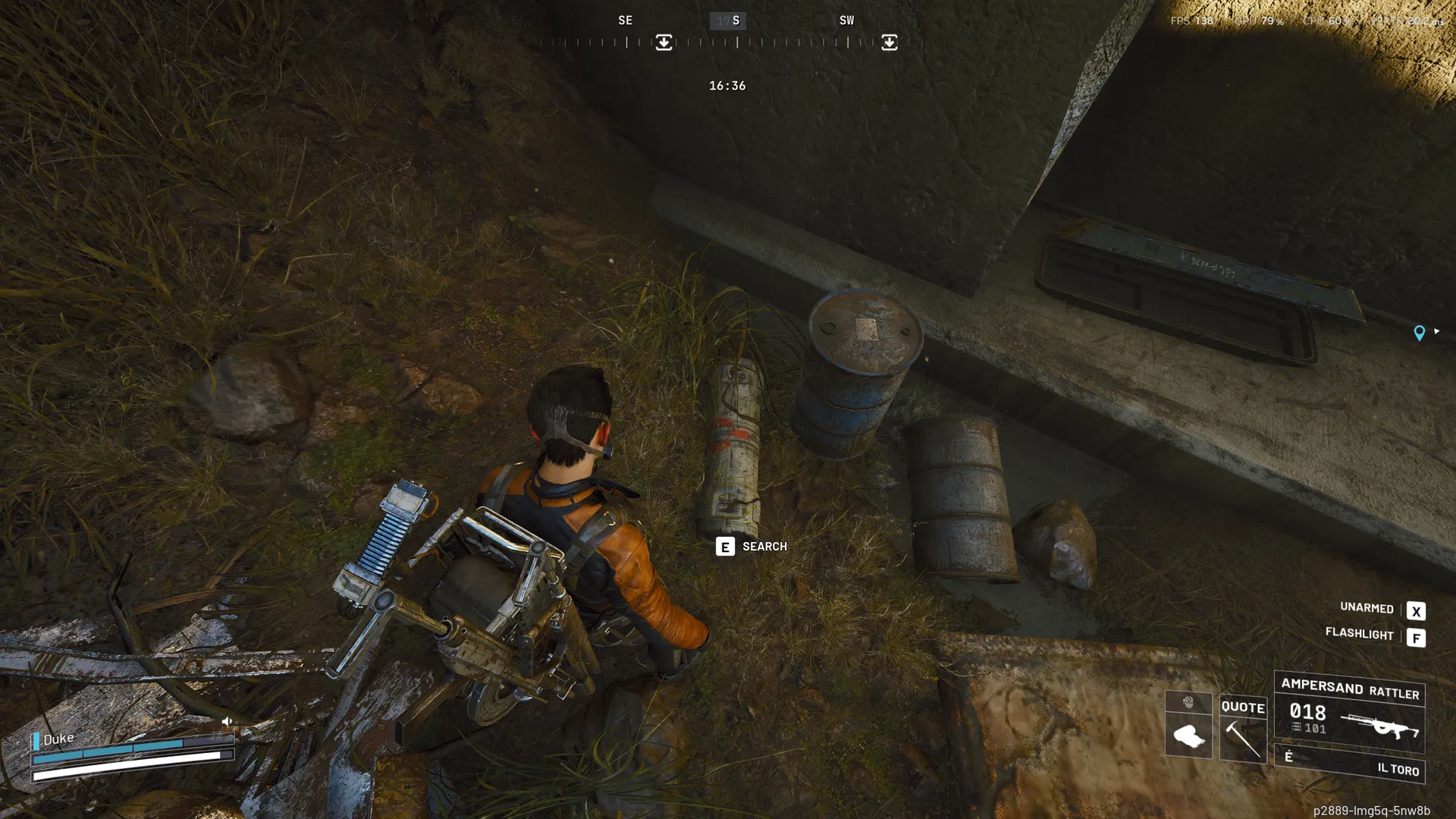Select the blue location pin marker
This screenshot has width=1456, height=819.
tap(1419, 333)
